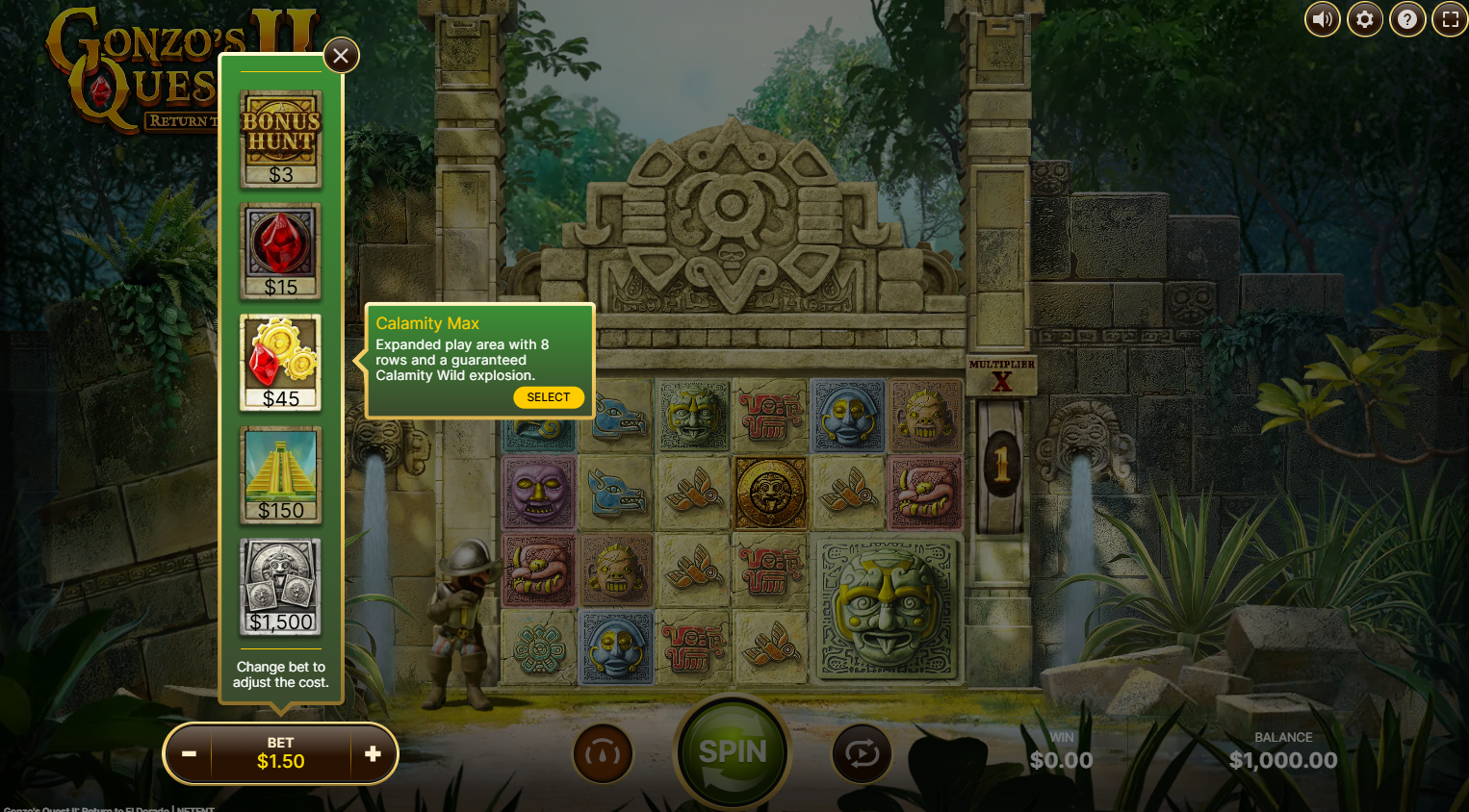1469x812 pixels.
Task: Toggle the quick spin speed button
Action: click(x=604, y=753)
